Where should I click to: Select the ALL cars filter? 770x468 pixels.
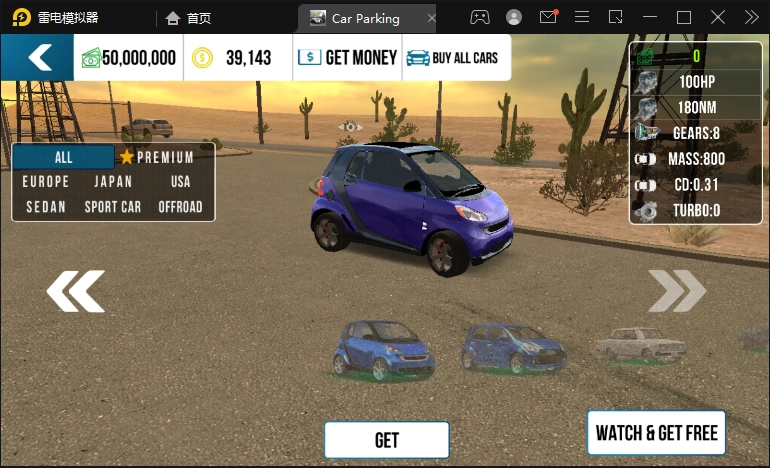click(x=64, y=157)
